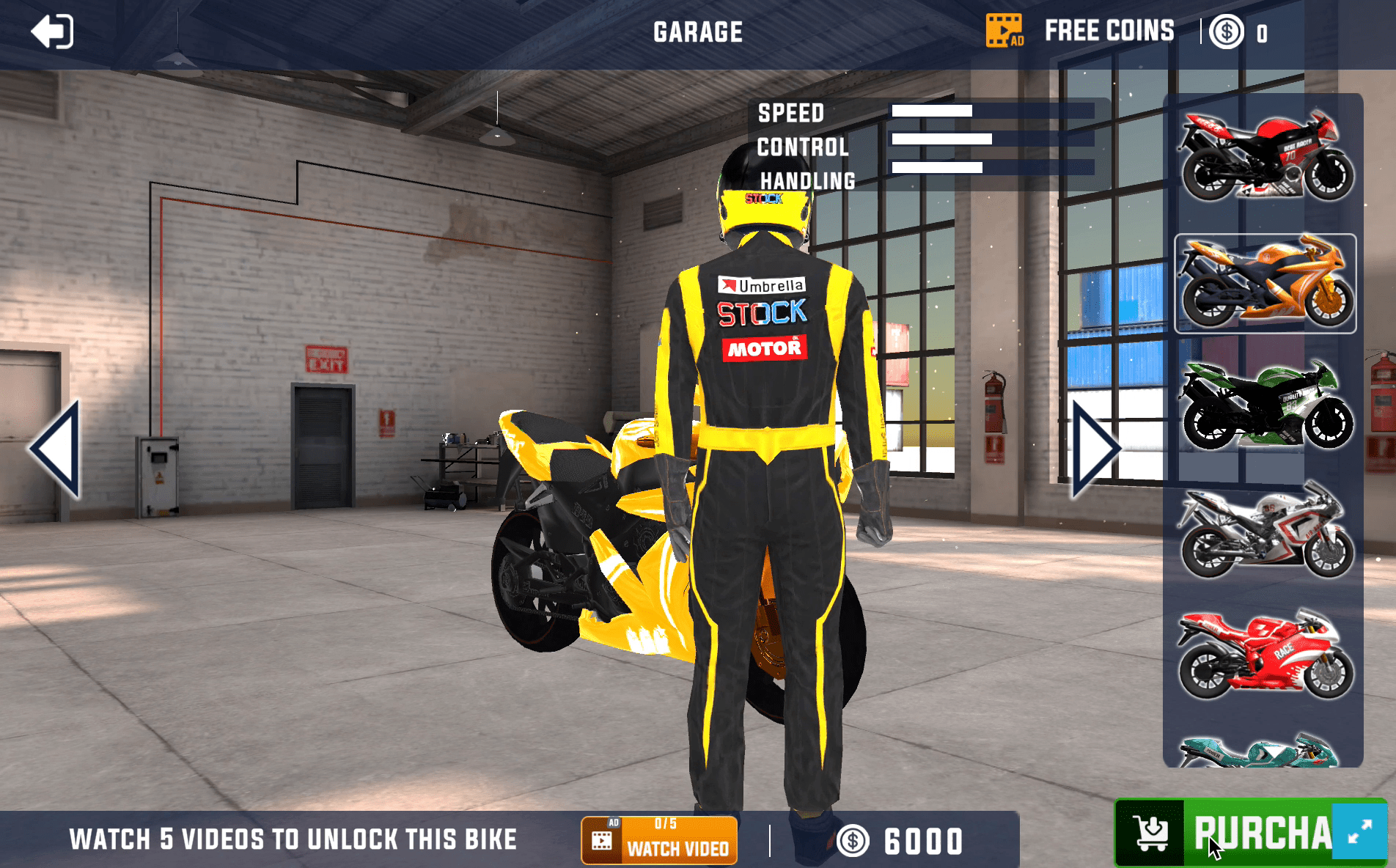The height and width of the screenshot is (868, 1396).
Task: Choose the orange bike thumbnail
Action: coord(1265,284)
